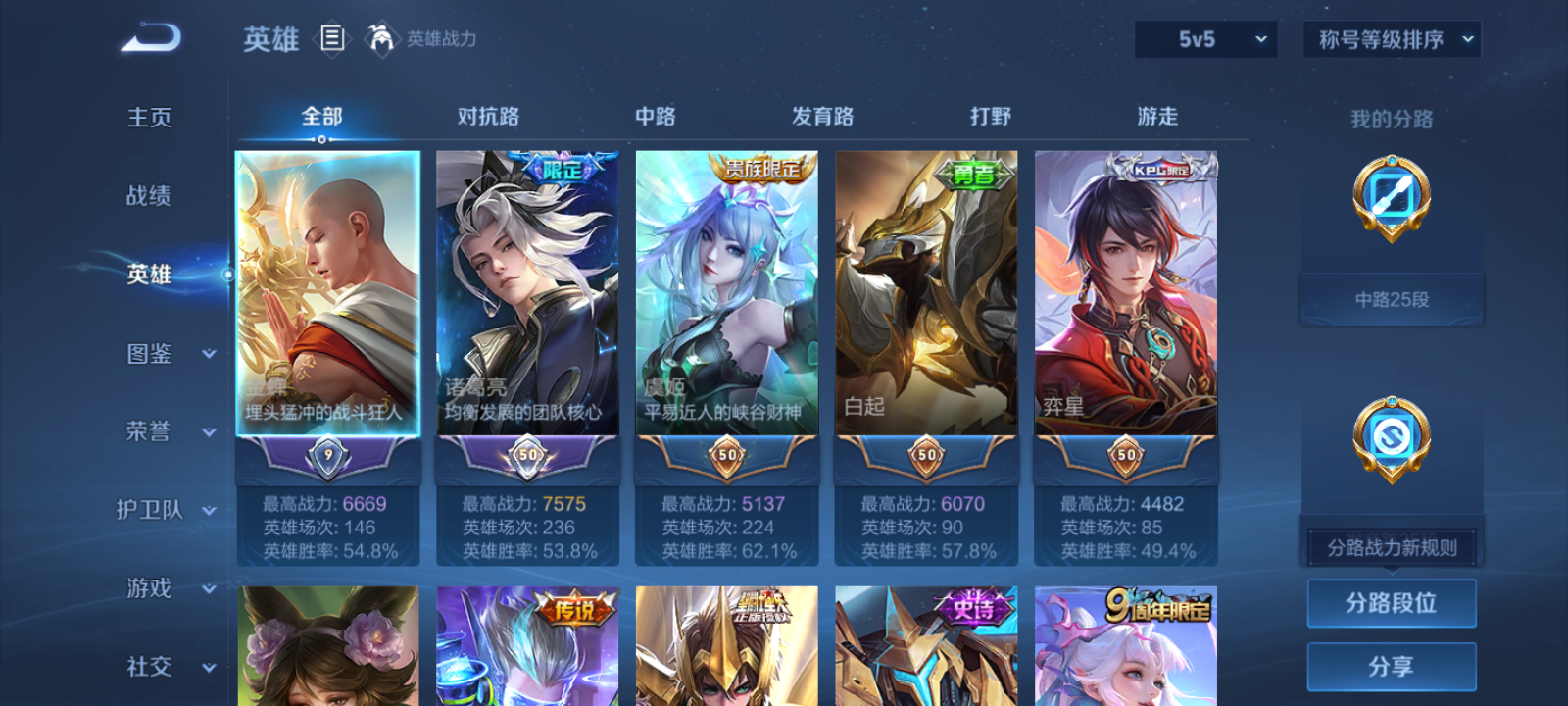Screen dimensions: 1568x706
Task: Click the back arrow in the top-left corner
Action: [149, 38]
